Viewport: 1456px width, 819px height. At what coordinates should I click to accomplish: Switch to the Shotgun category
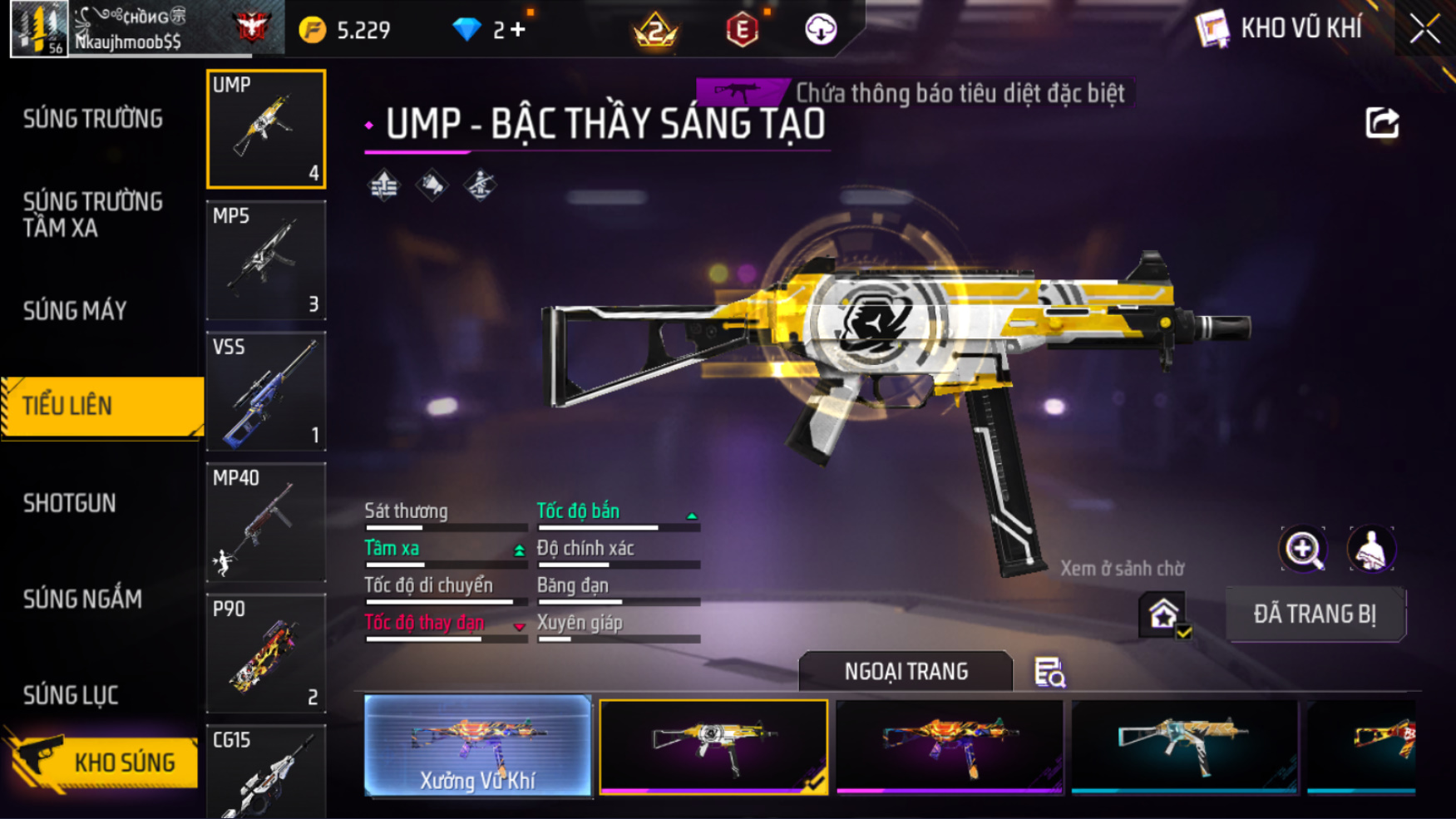tap(70, 503)
